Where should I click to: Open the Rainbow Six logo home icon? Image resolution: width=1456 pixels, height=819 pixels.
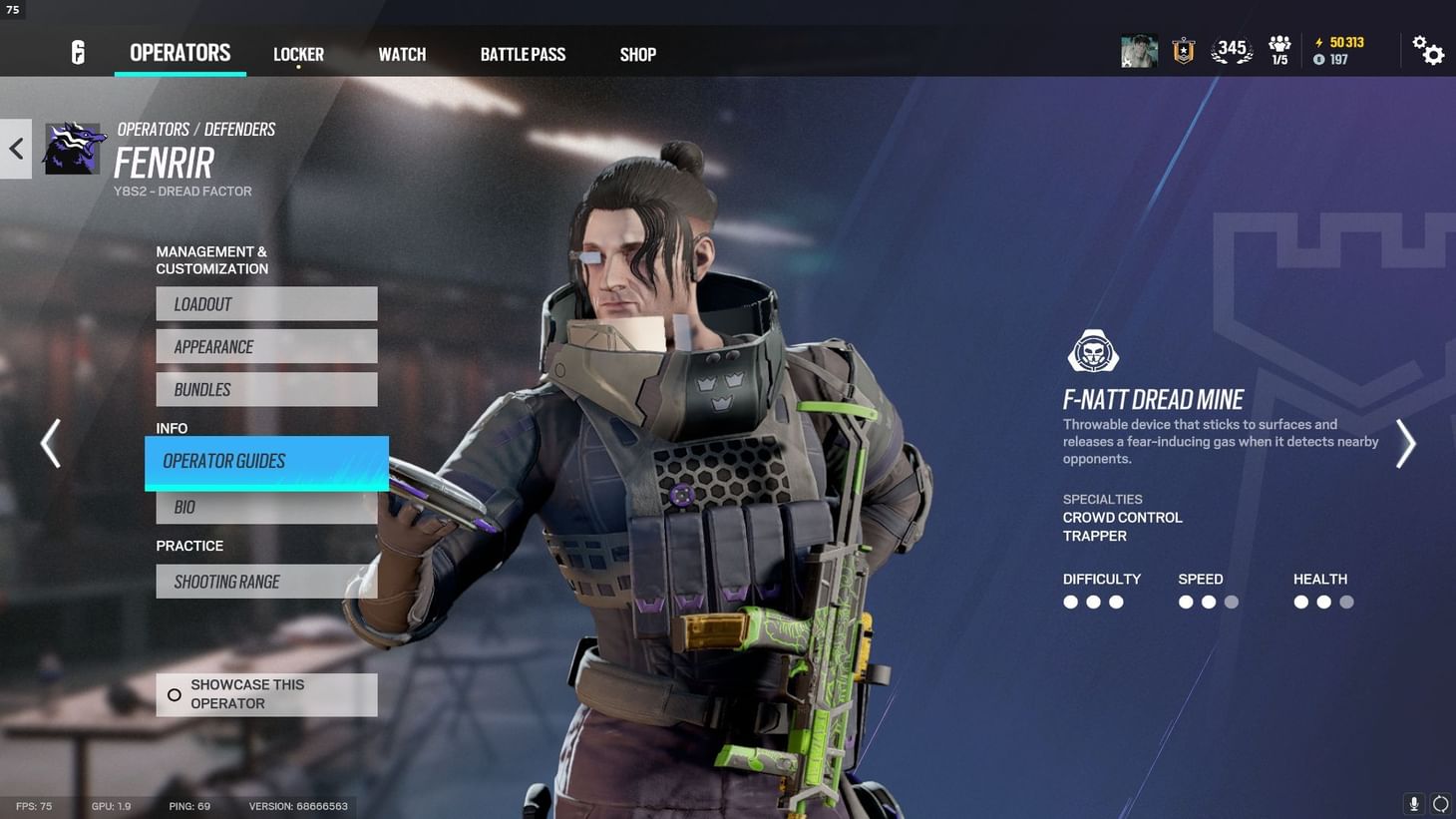pyautogui.click(x=78, y=52)
